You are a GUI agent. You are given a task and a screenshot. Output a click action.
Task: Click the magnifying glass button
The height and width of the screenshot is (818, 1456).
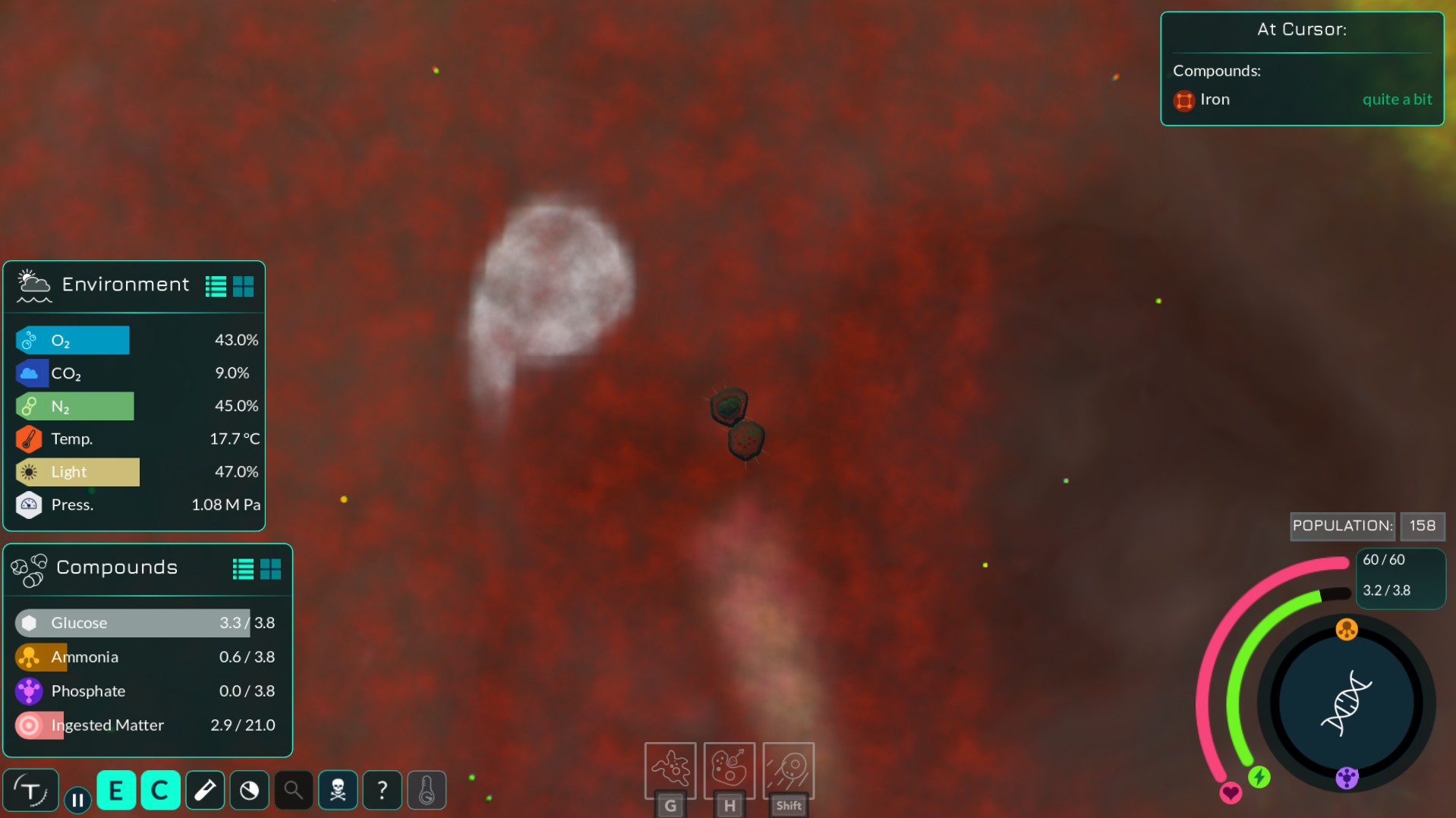(x=293, y=791)
